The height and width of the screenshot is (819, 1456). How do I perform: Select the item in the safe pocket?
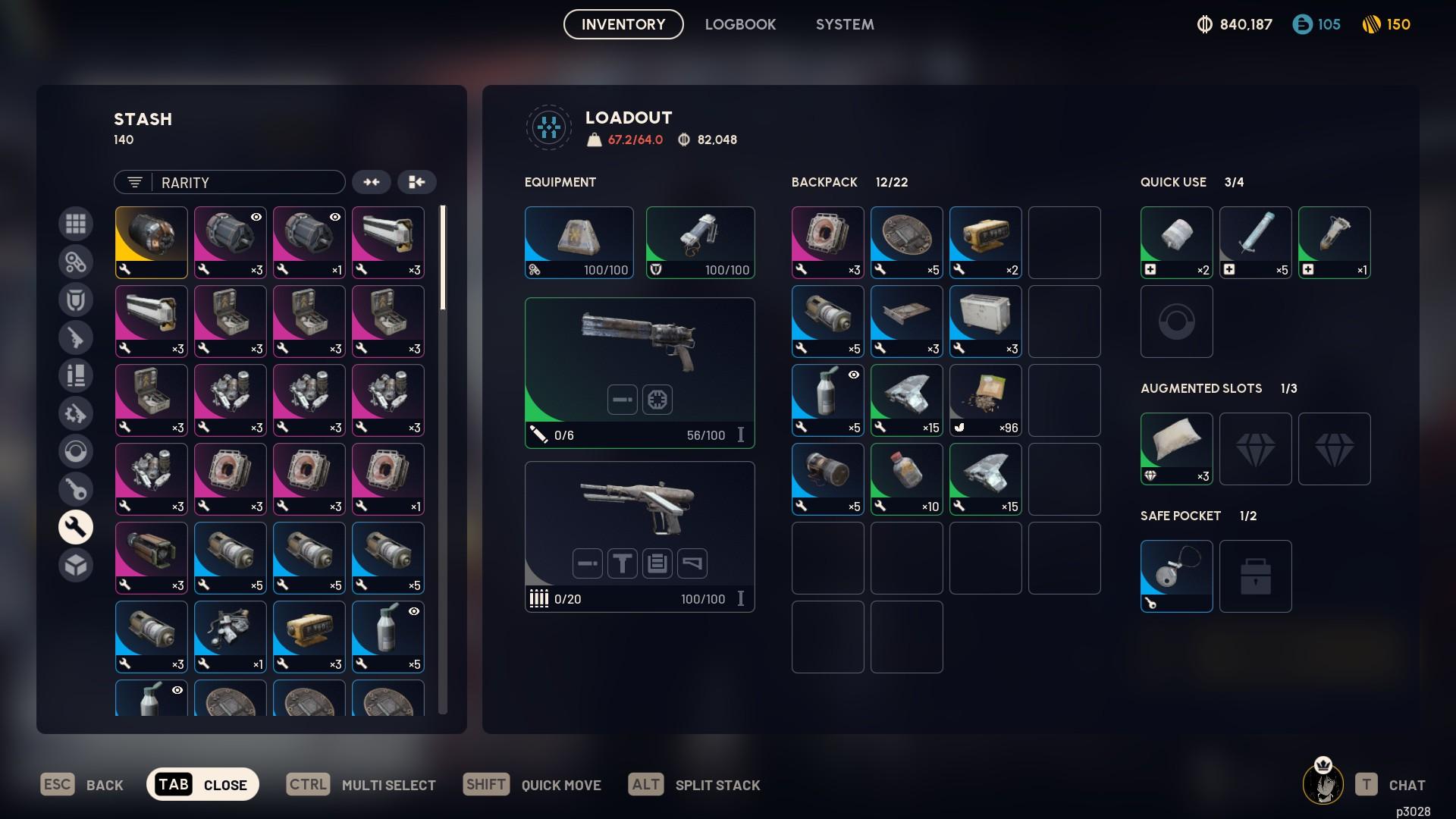(1176, 576)
